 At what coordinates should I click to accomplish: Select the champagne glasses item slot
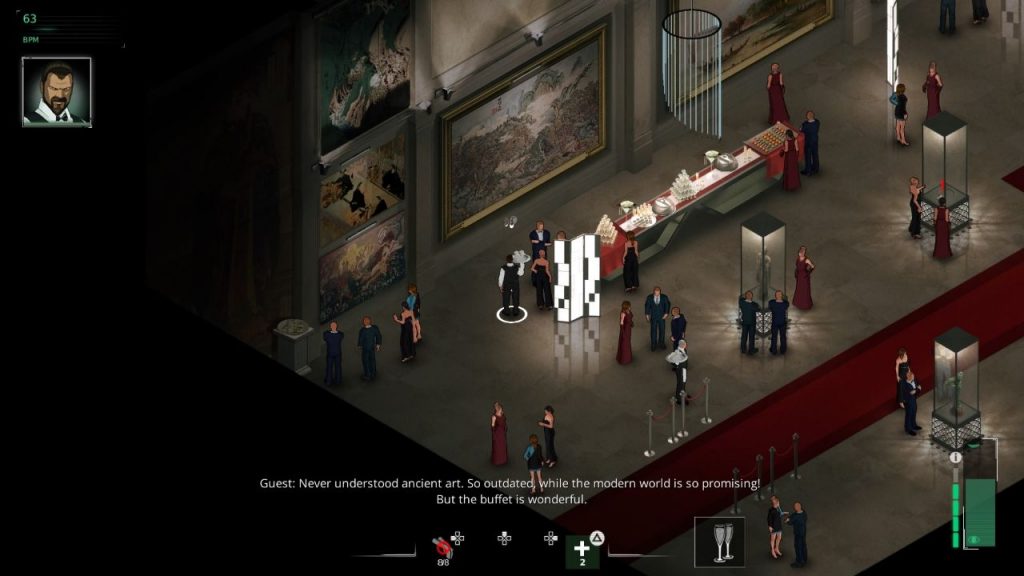[720, 541]
